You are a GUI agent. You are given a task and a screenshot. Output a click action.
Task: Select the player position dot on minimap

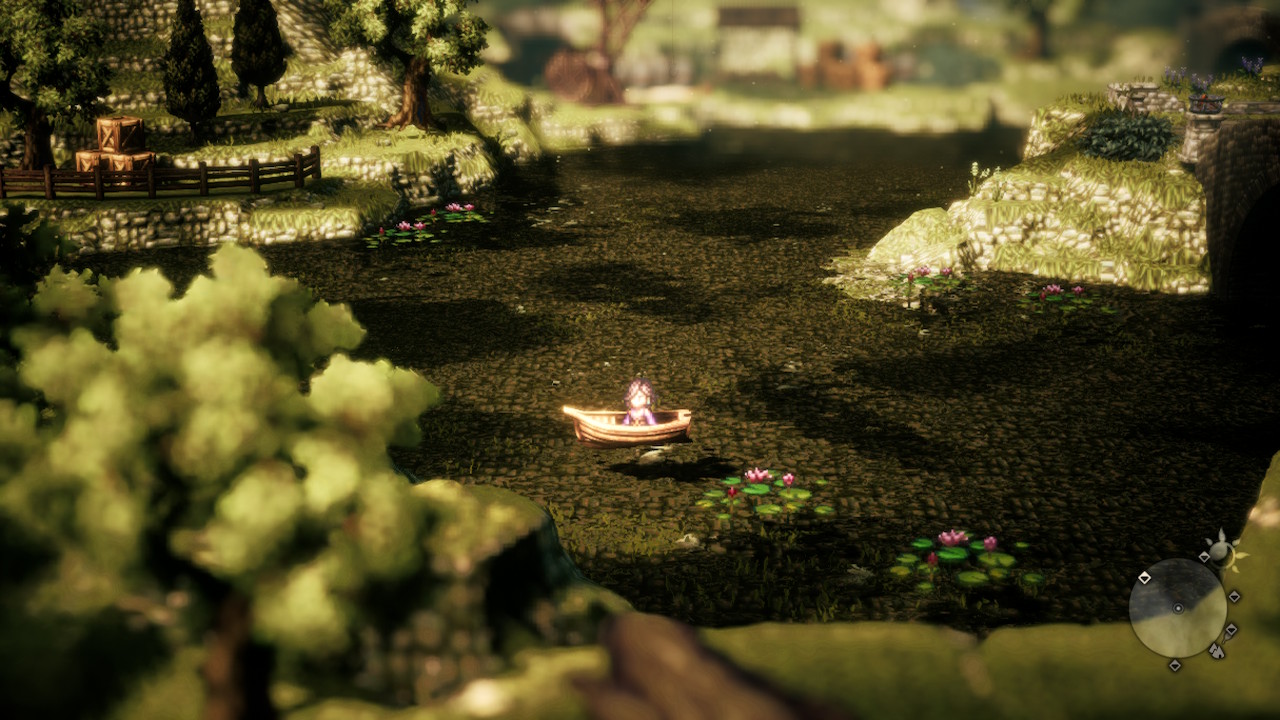pyautogui.click(x=1178, y=608)
